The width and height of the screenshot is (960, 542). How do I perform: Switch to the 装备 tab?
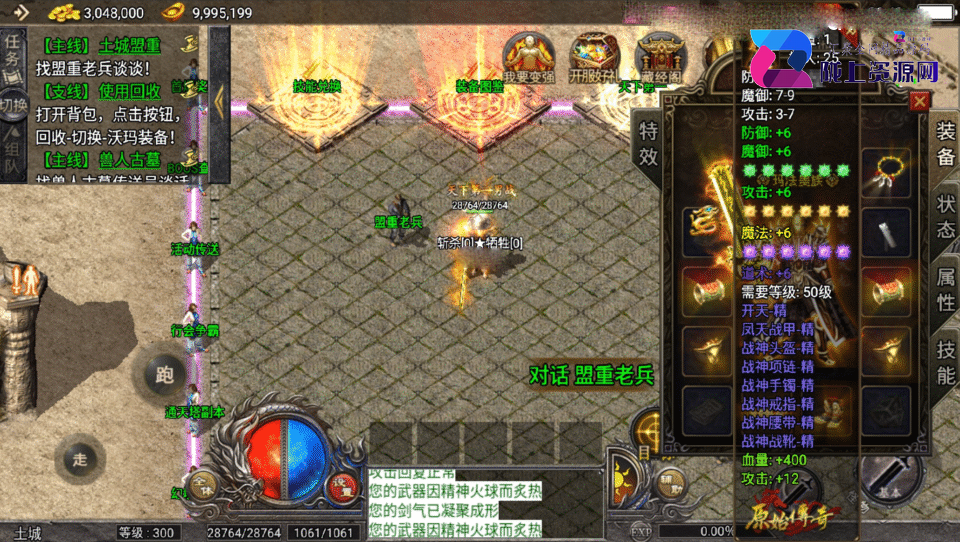click(x=945, y=145)
